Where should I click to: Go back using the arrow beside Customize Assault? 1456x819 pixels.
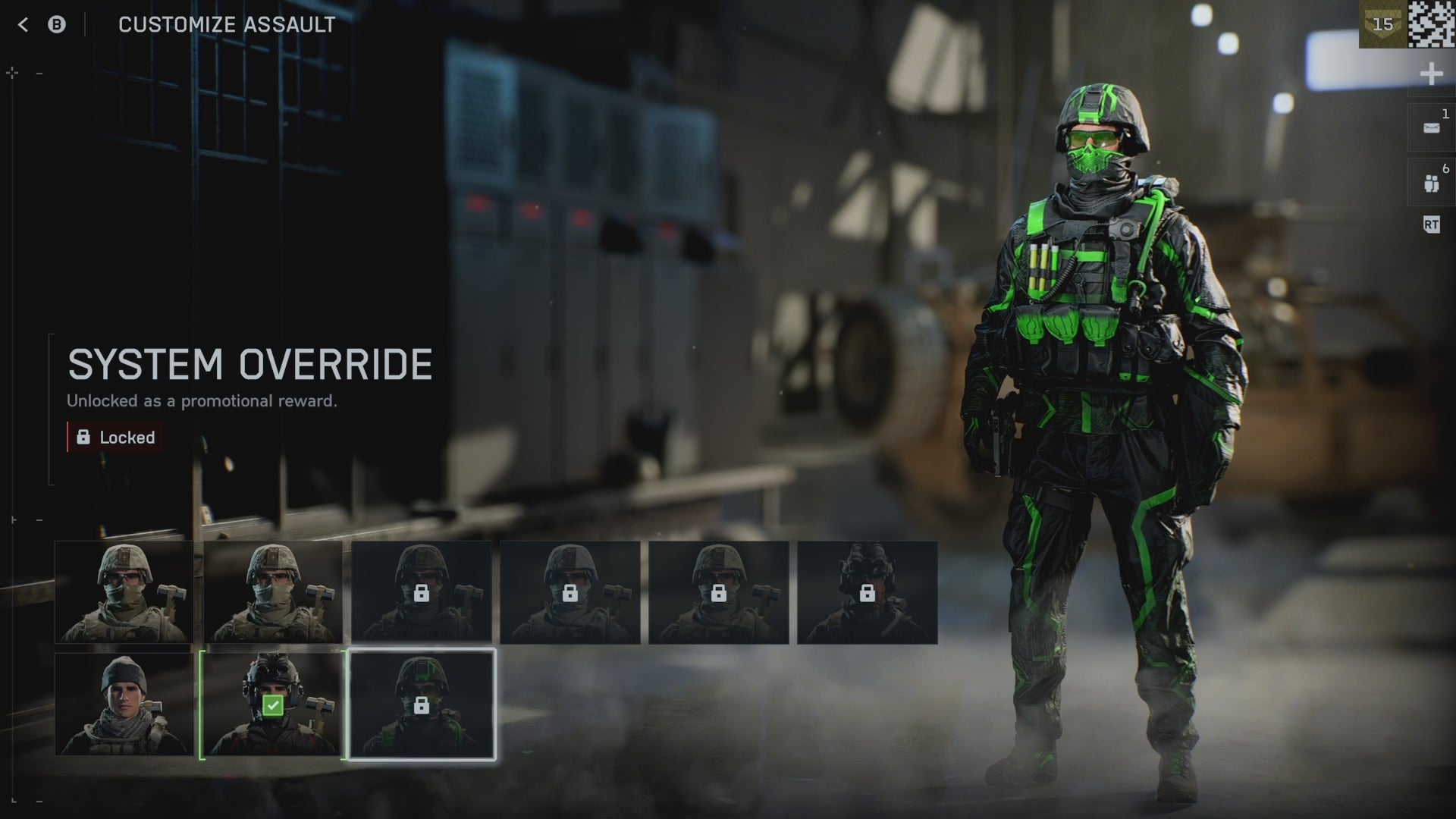23,25
